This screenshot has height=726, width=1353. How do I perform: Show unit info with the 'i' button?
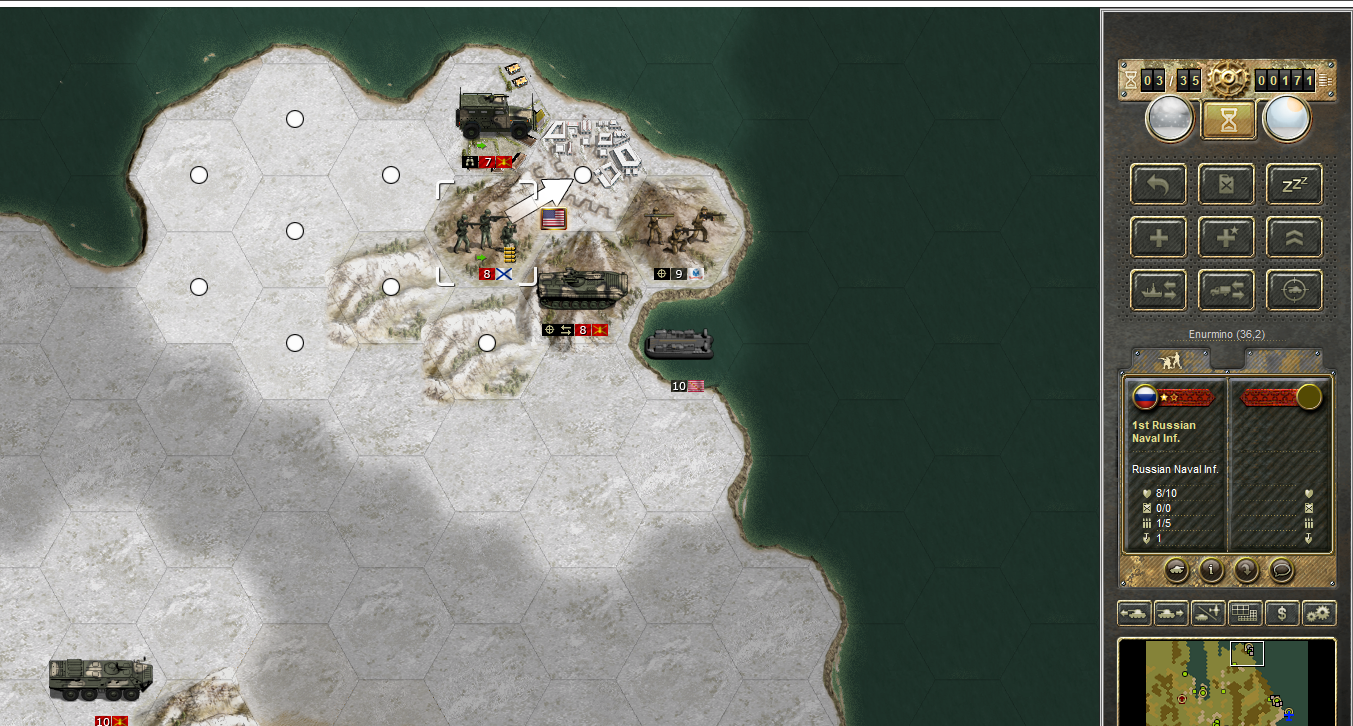tap(1212, 571)
